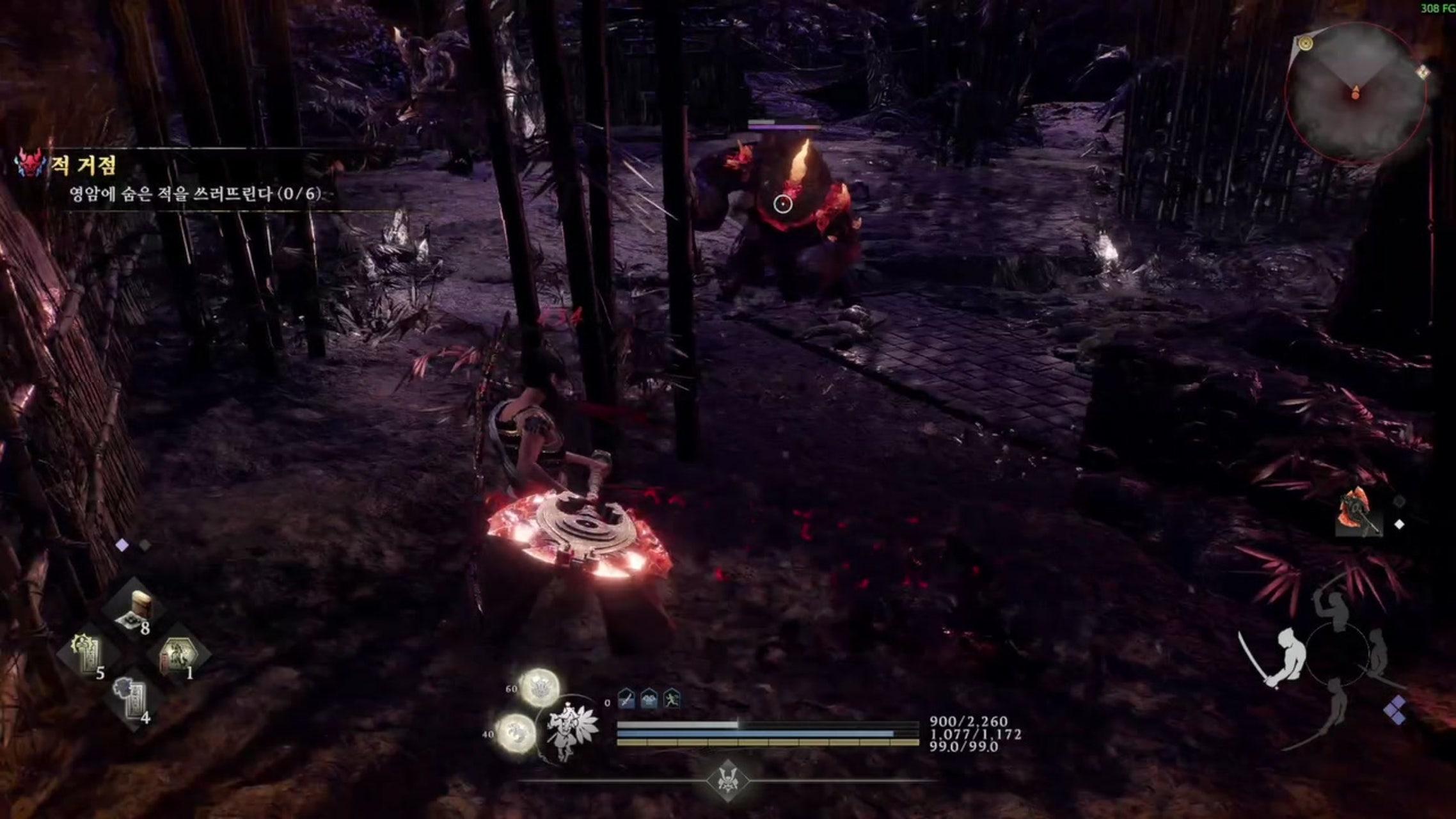Select the sword buff status icon
This screenshot has width=1456, height=819.
click(x=626, y=699)
